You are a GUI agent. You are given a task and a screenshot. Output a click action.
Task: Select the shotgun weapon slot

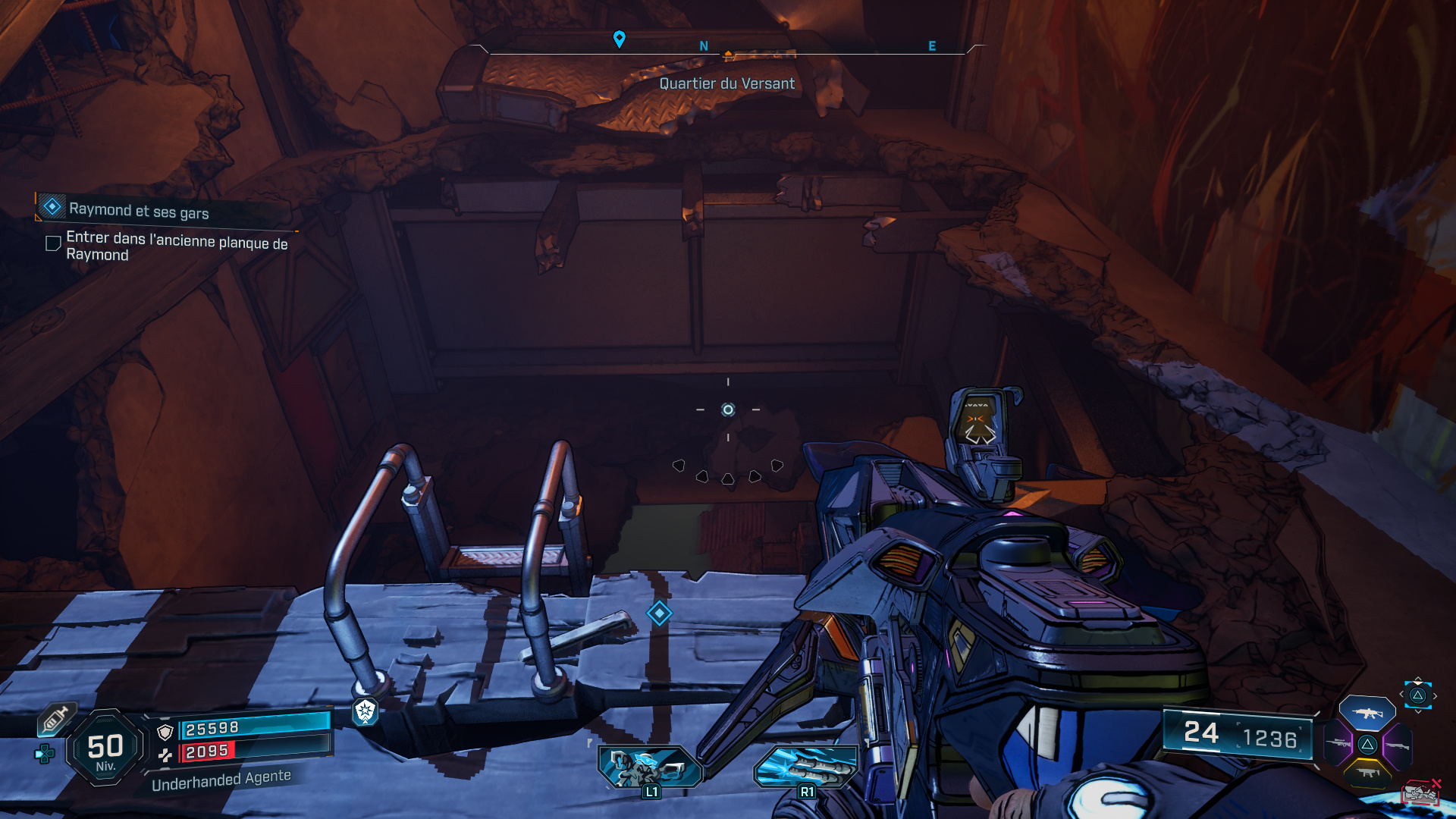(x=1398, y=745)
